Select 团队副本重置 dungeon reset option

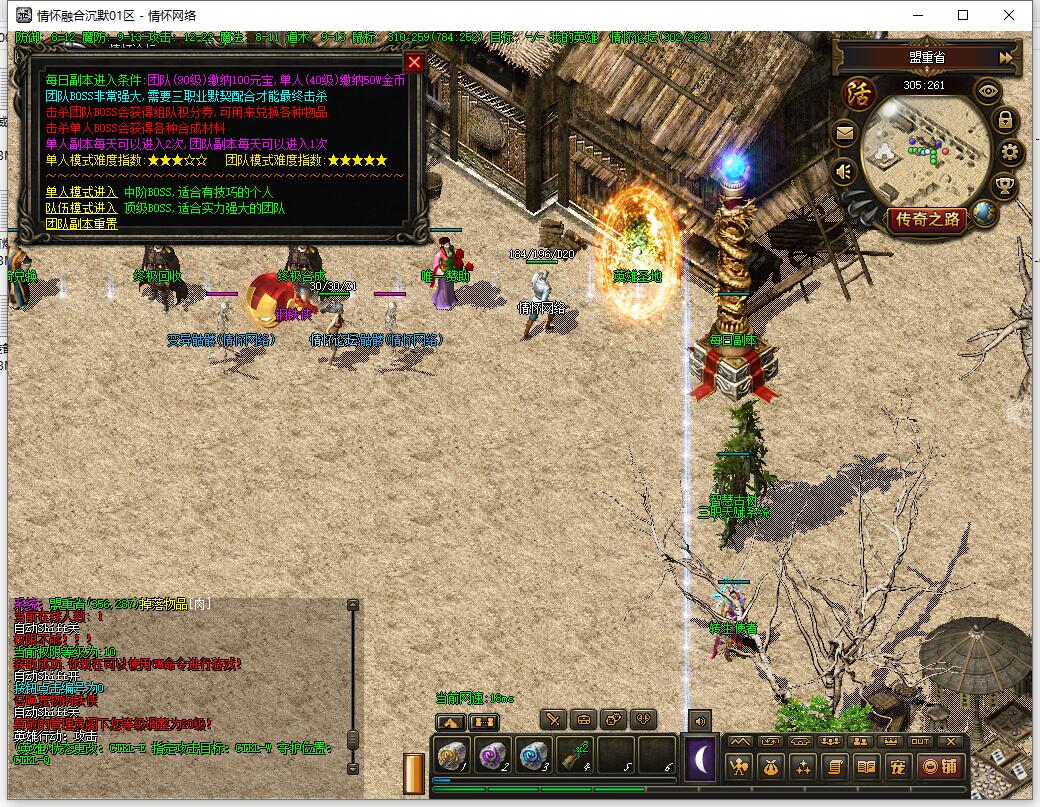[81, 224]
